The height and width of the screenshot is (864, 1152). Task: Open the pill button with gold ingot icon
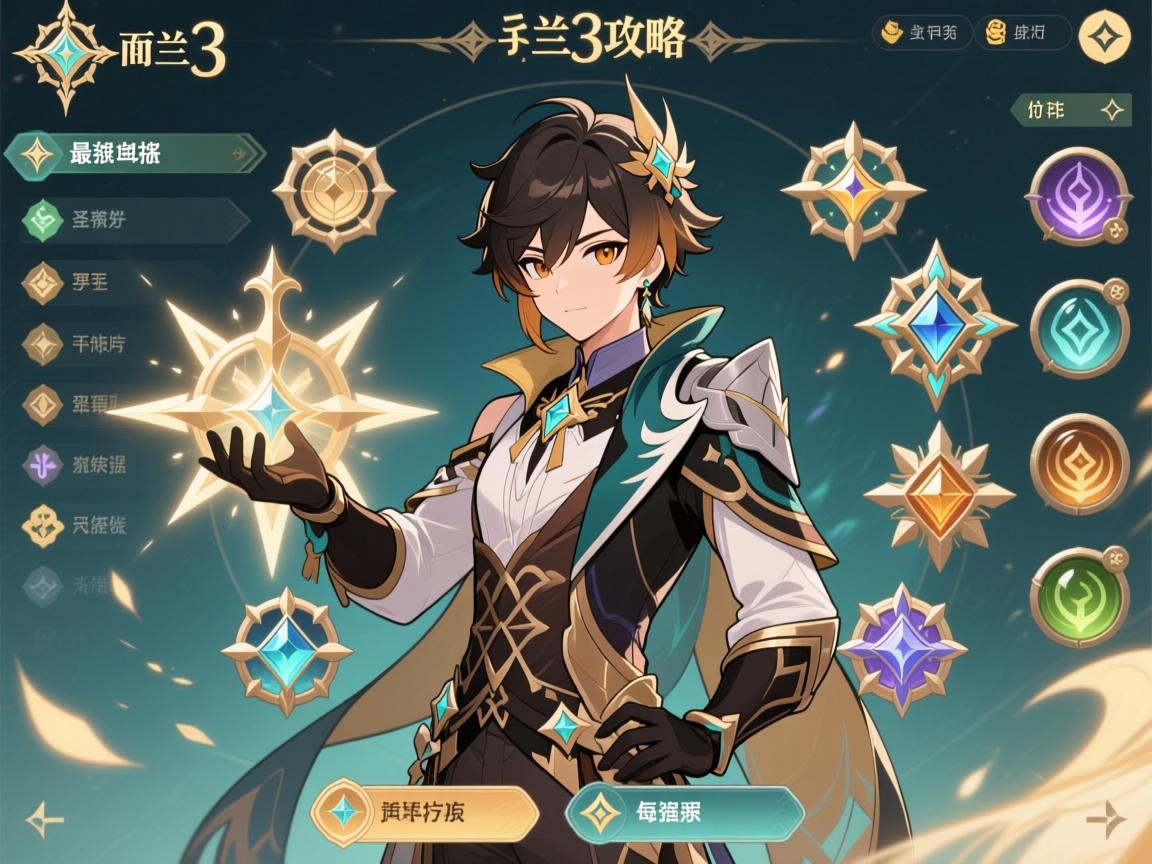[x=921, y=33]
